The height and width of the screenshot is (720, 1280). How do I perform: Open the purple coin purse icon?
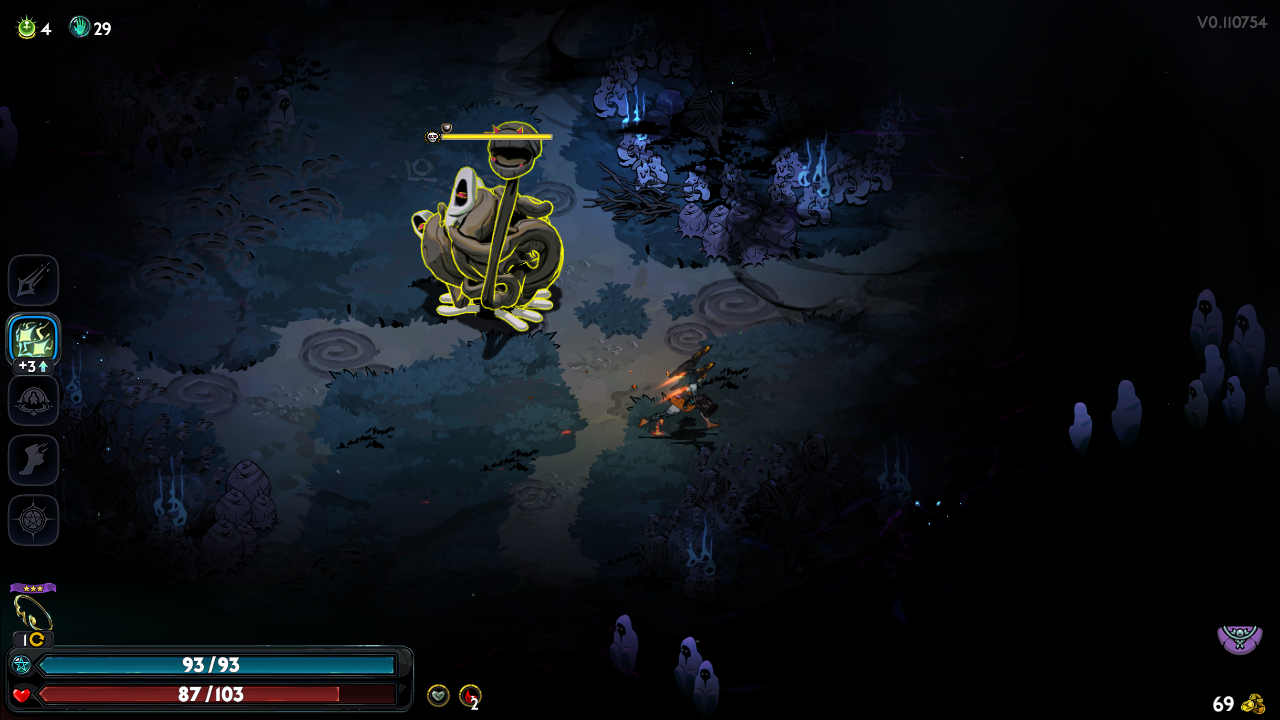1239,638
